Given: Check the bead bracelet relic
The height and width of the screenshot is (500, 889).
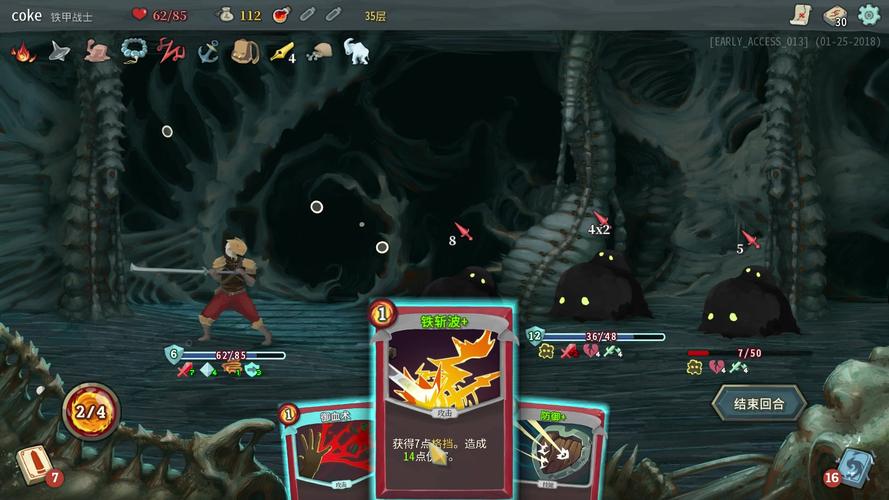Looking at the screenshot, I should [133, 52].
